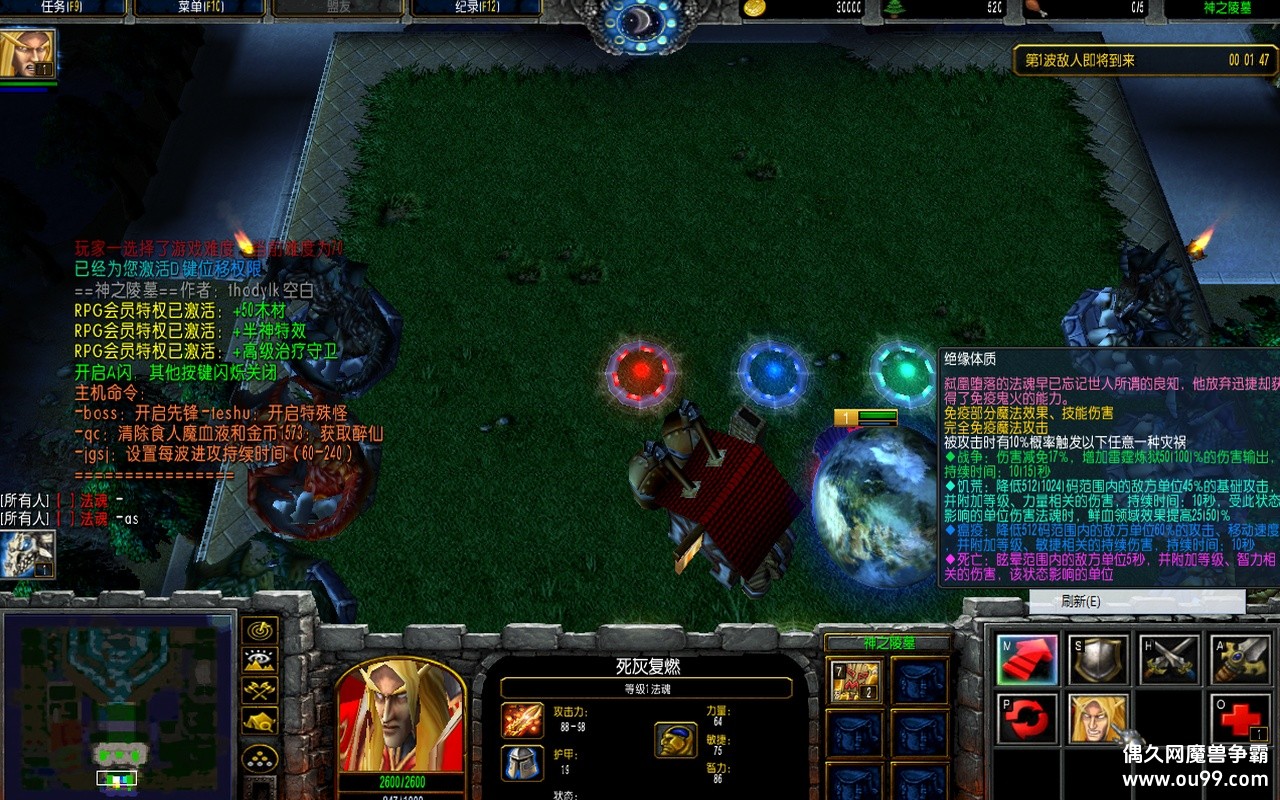Use the item in the first inventory slot
This screenshot has width=1280, height=800.
(x=855, y=681)
